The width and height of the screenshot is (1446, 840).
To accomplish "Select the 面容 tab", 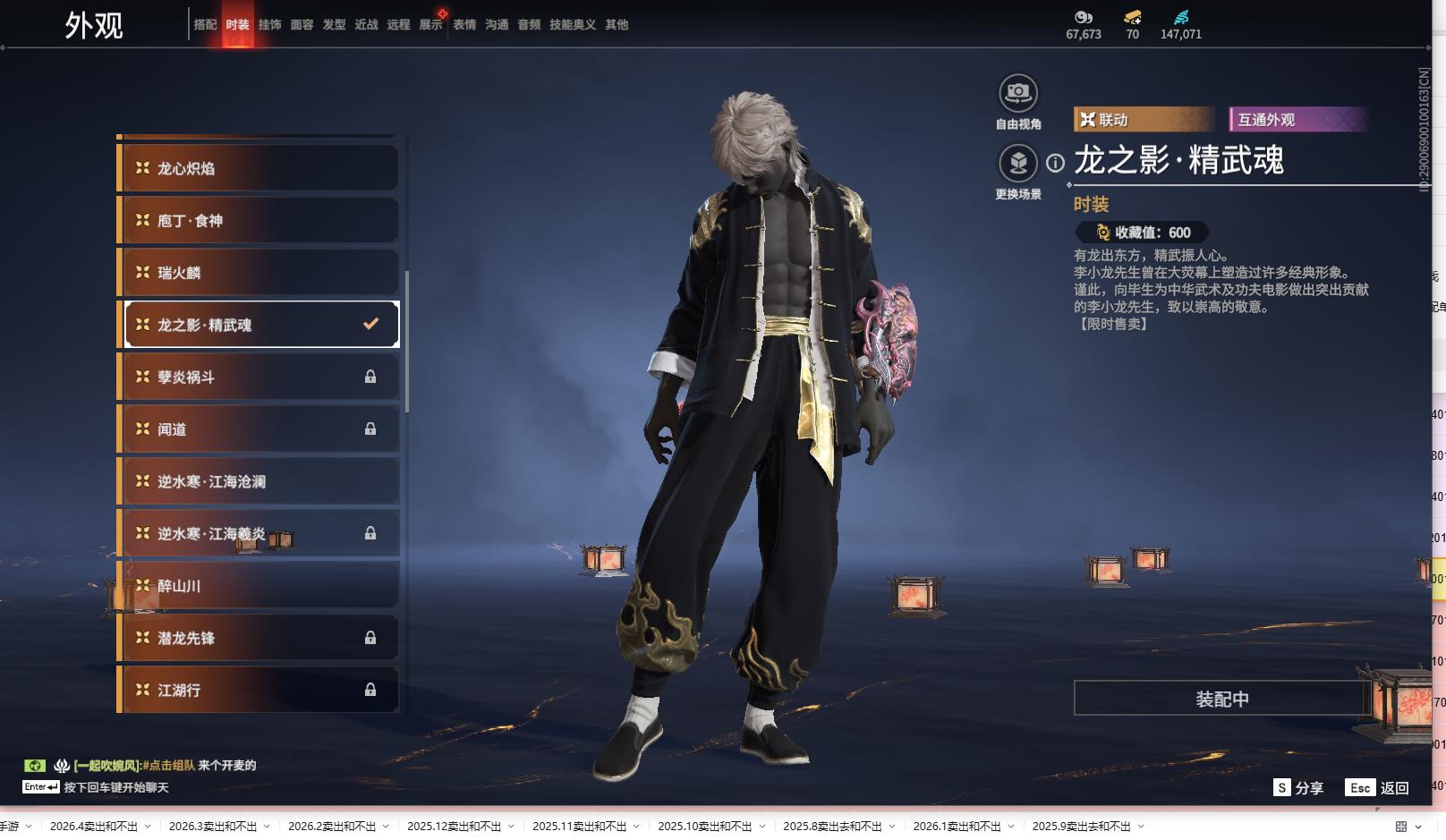I will click(302, 25).
